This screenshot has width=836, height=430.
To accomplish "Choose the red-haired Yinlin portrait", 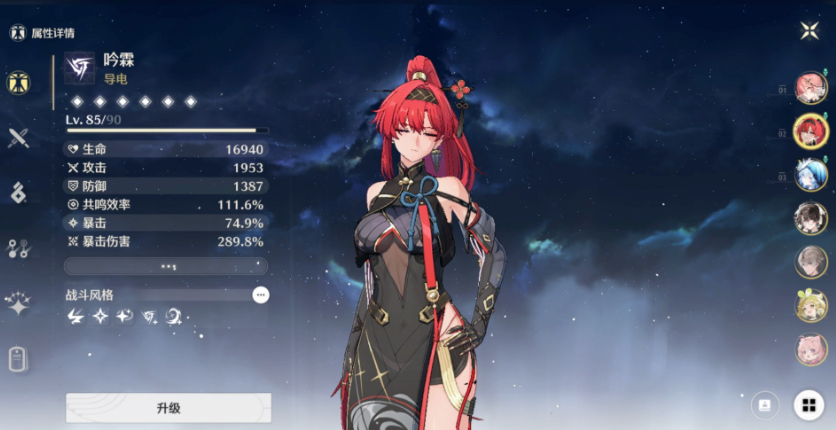I will point(810,131).
